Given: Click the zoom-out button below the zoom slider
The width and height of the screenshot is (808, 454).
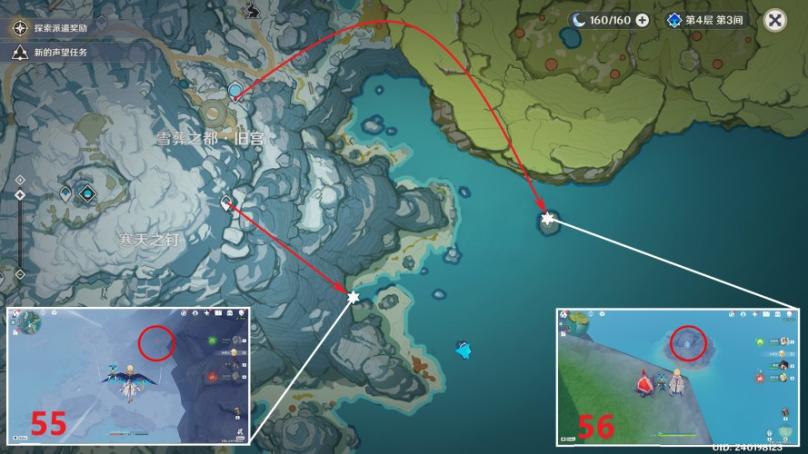Looking at the screenshot, I should 19,273.
